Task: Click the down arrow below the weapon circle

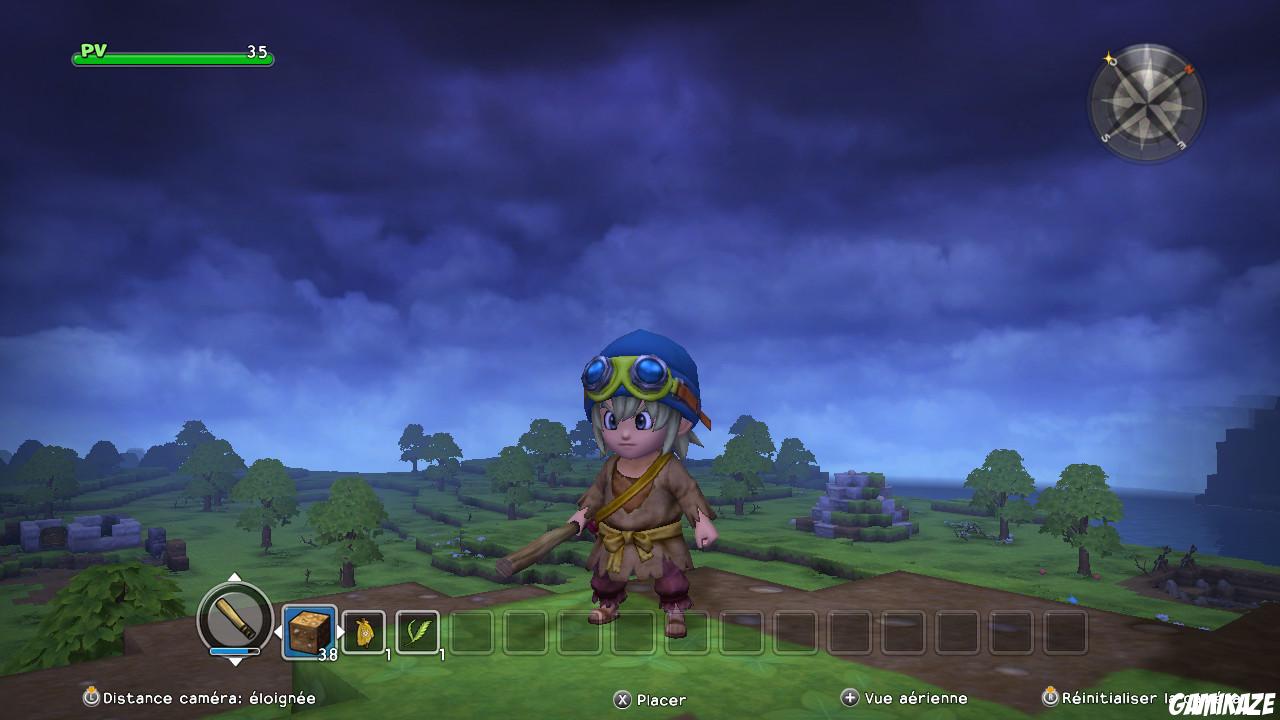Action: click(x=236, y=663)
